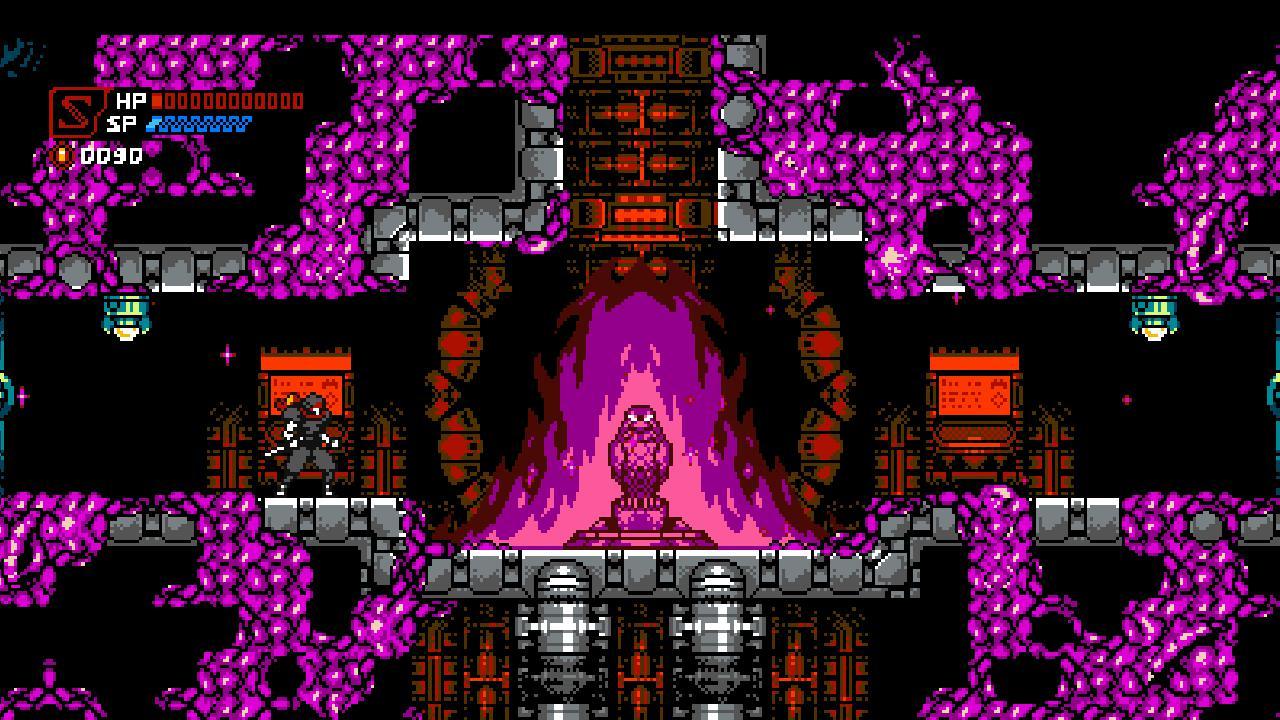
Task: Click the 0090 score counter text
Action: (110, 155)
